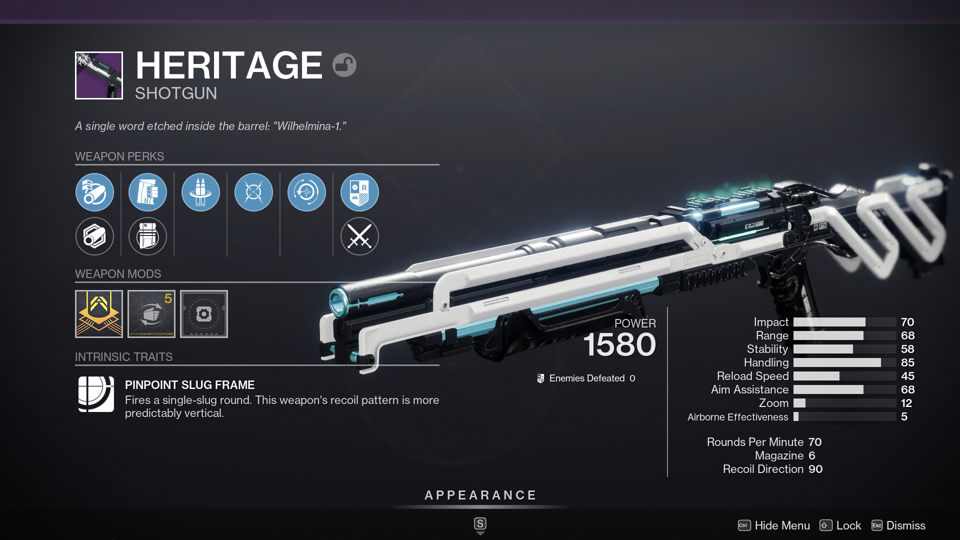Select the crossed swords origin trait

(360, 236)
